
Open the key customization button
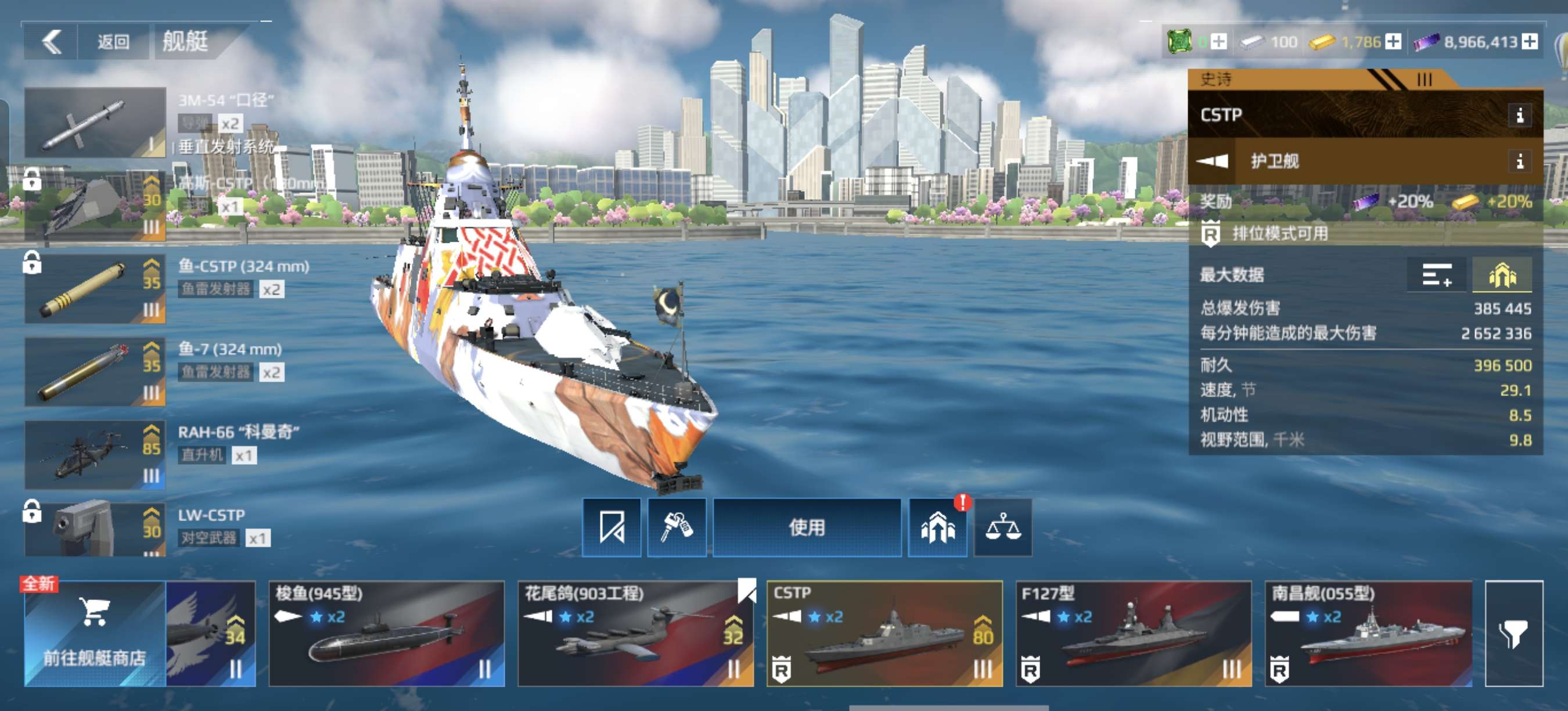click(676, 527)
